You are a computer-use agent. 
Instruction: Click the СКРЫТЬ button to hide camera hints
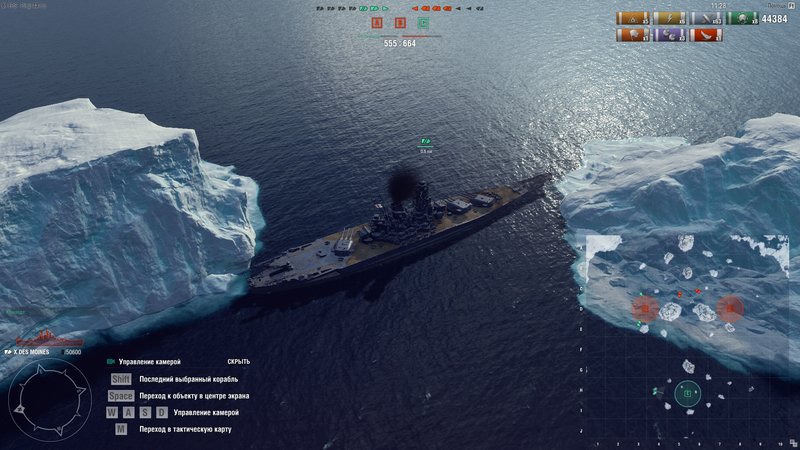coord(237,361)
